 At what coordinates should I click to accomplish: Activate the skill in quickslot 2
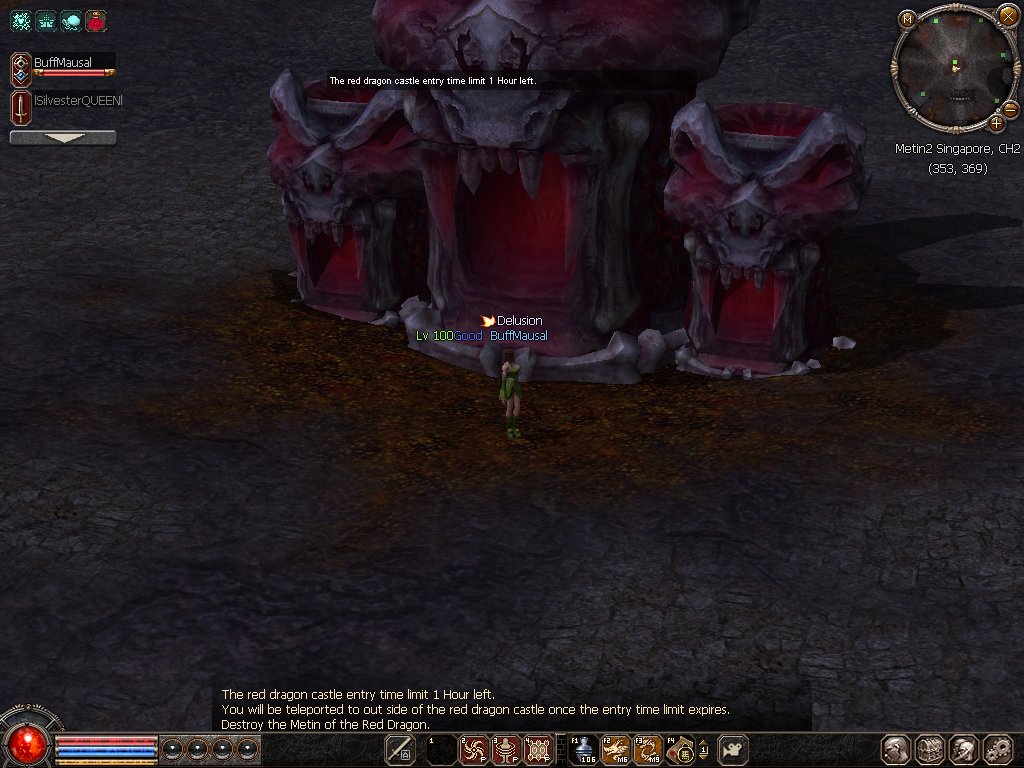tap(473, 749)
